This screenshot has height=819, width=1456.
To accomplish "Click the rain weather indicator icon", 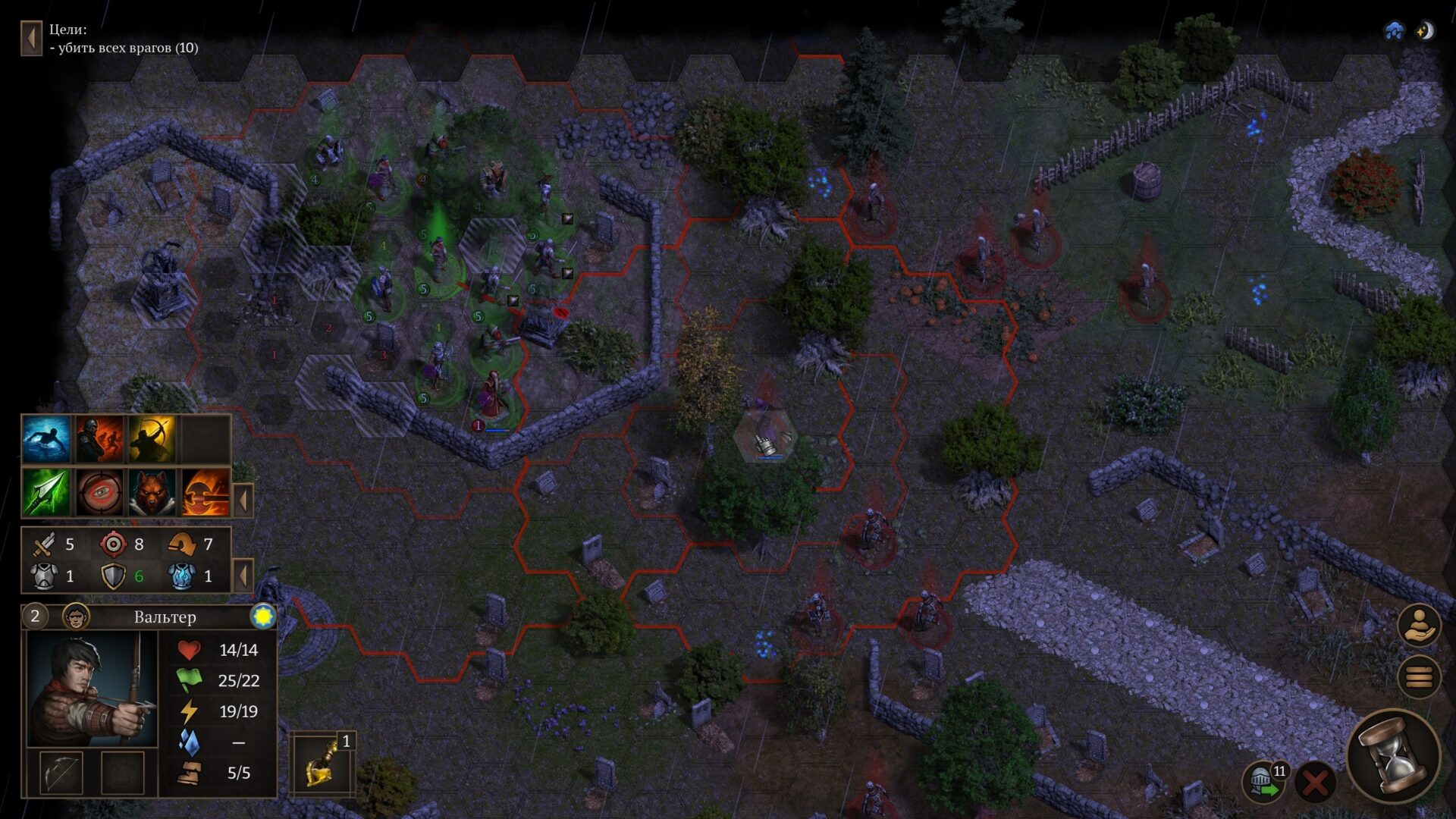I will [x=1394, y=31].
